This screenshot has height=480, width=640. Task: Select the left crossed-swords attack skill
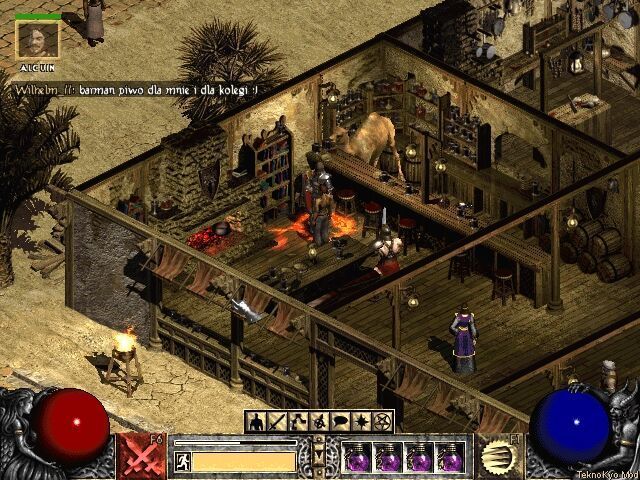(142, 456)
